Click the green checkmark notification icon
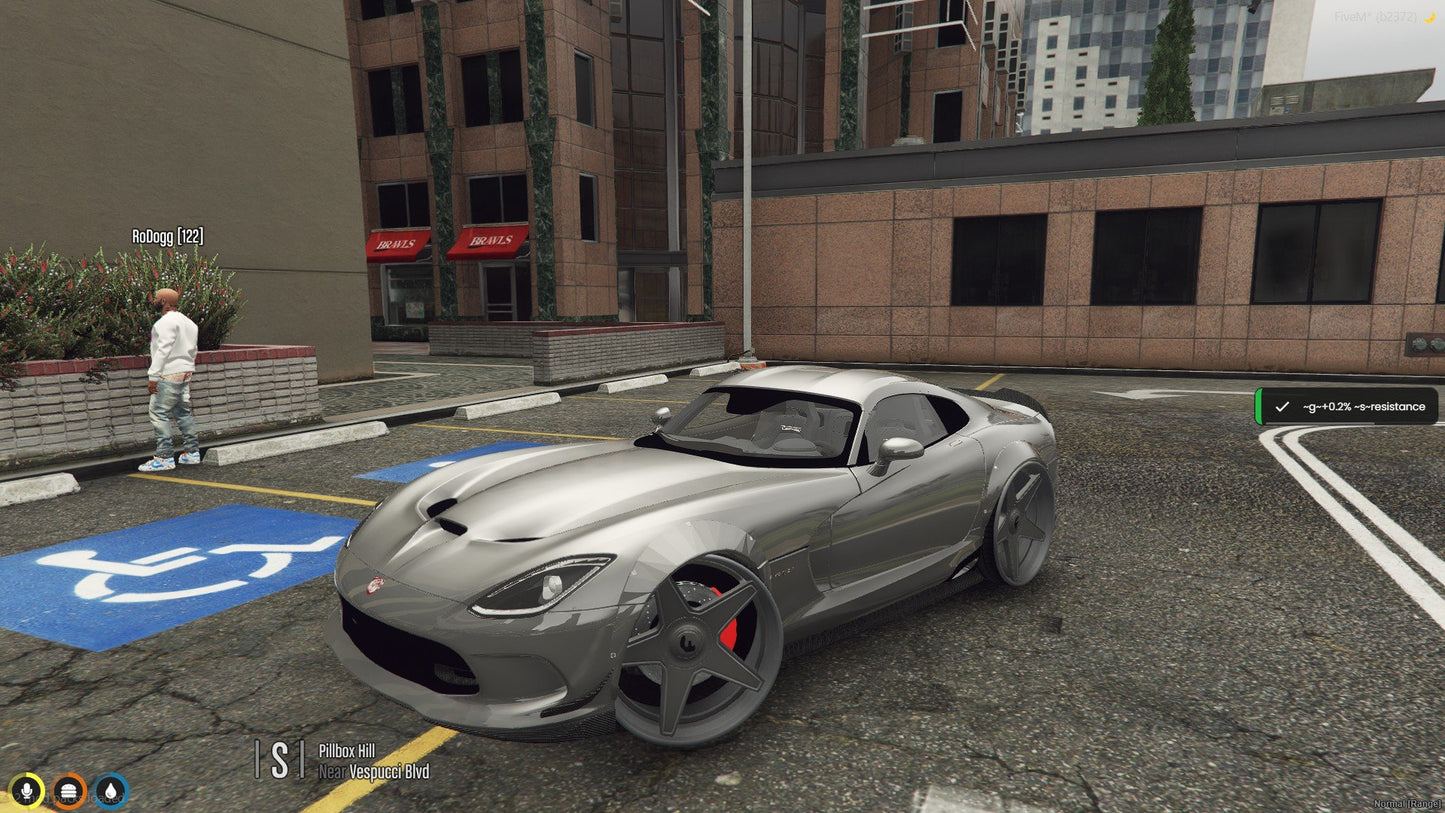 (1283, 406)
